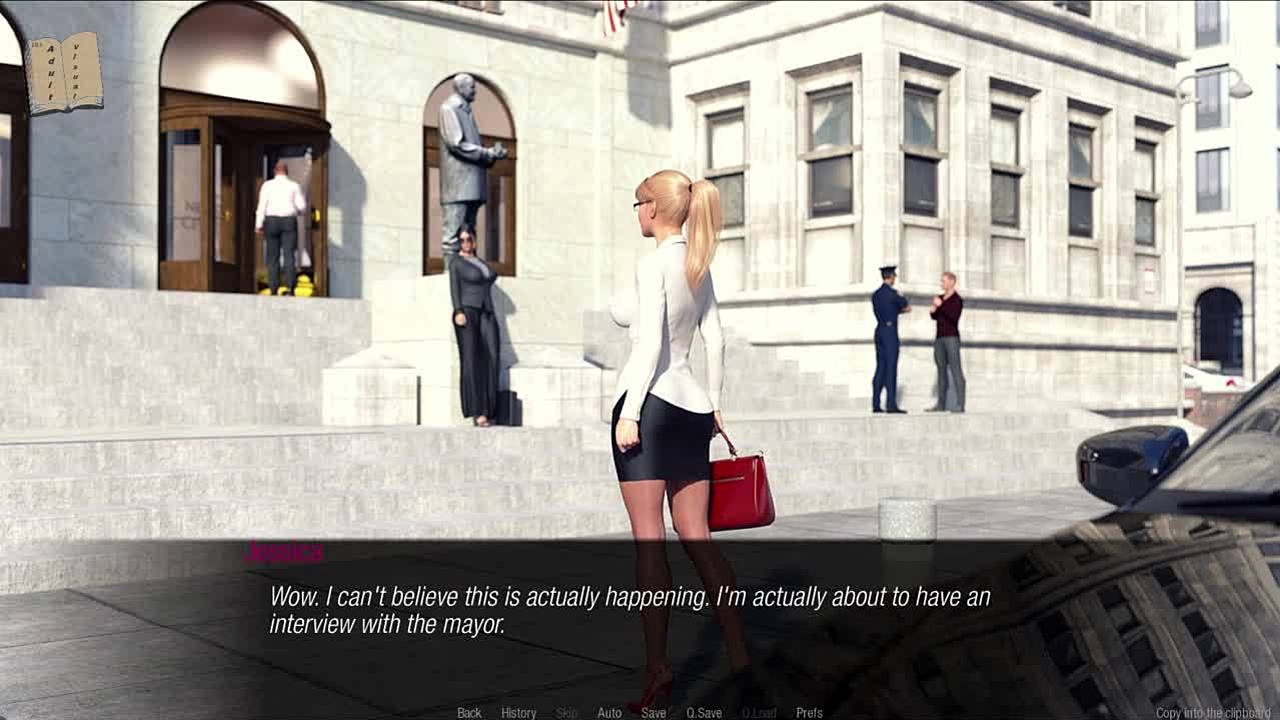Quick save with Q.Save
Viewport: 1280px width, 720px height.
coord(704,713)
